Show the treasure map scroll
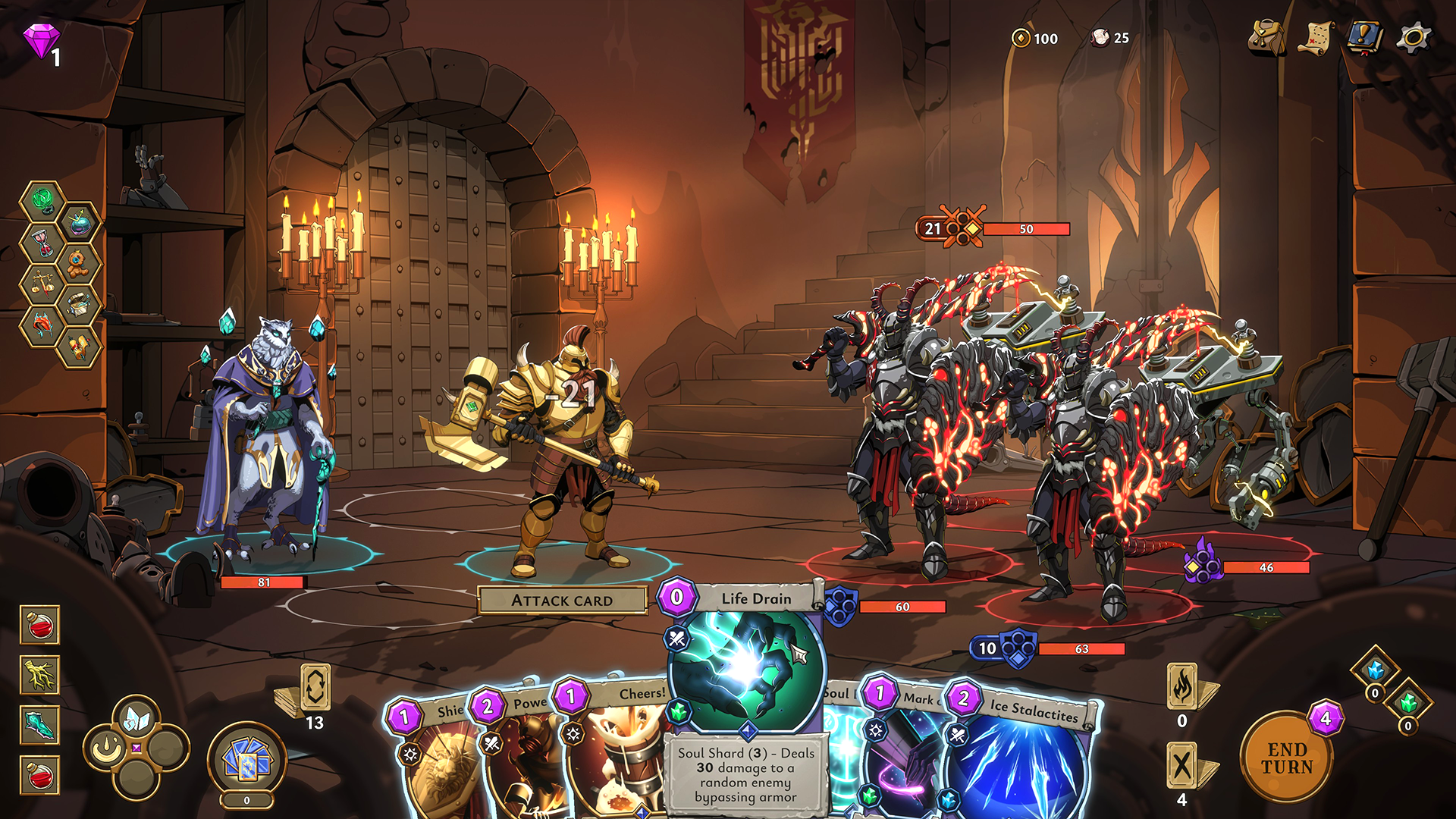This screenshot has height=819, width=1456. pos(1316,38)
